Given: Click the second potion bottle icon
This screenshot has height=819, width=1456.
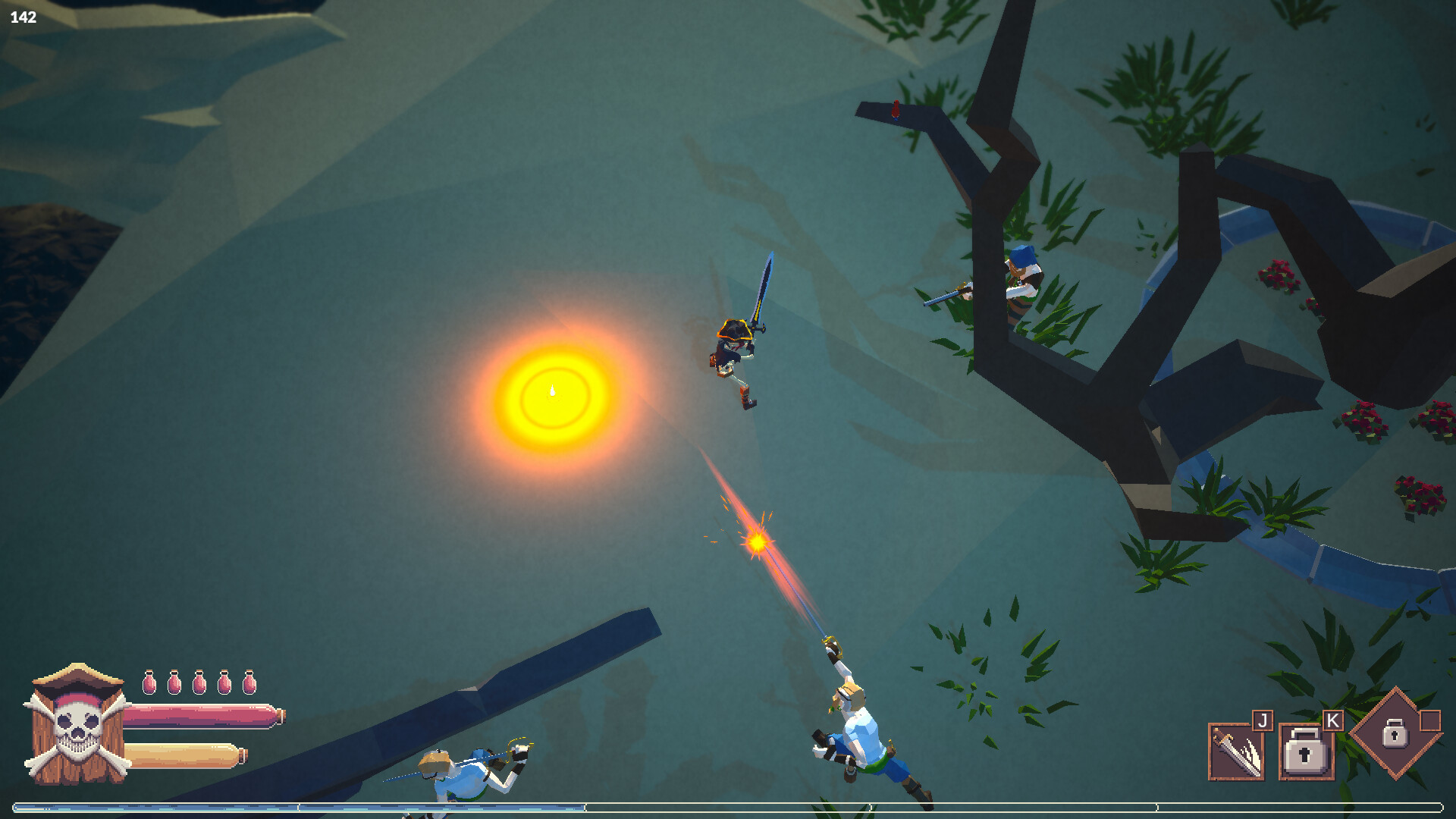Looking at the screenshot, I should click(x=175, y=684).
